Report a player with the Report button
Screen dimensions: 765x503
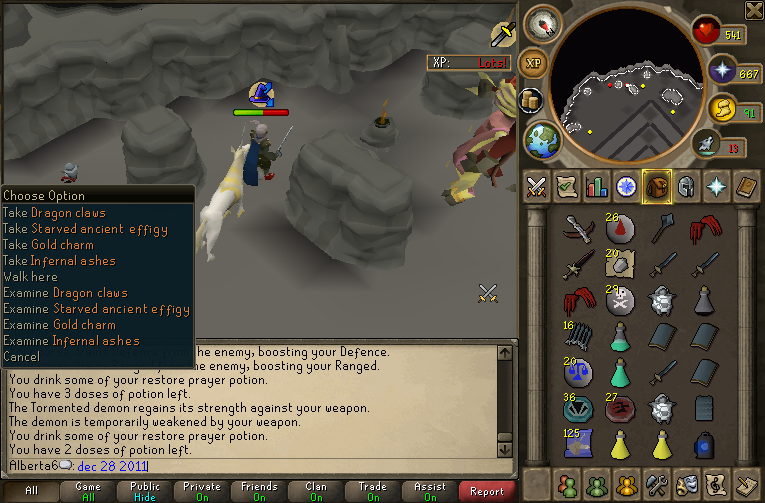point(487,490)
